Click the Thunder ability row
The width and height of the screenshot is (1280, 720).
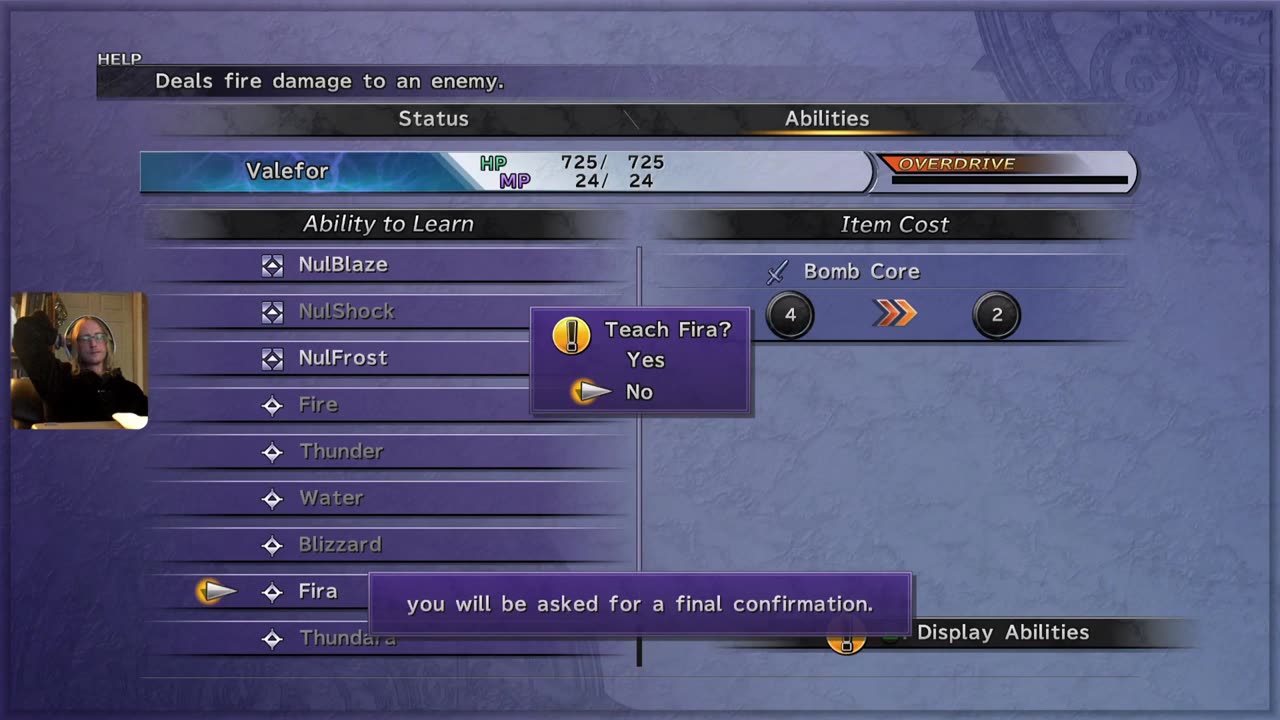pos(341,451)
